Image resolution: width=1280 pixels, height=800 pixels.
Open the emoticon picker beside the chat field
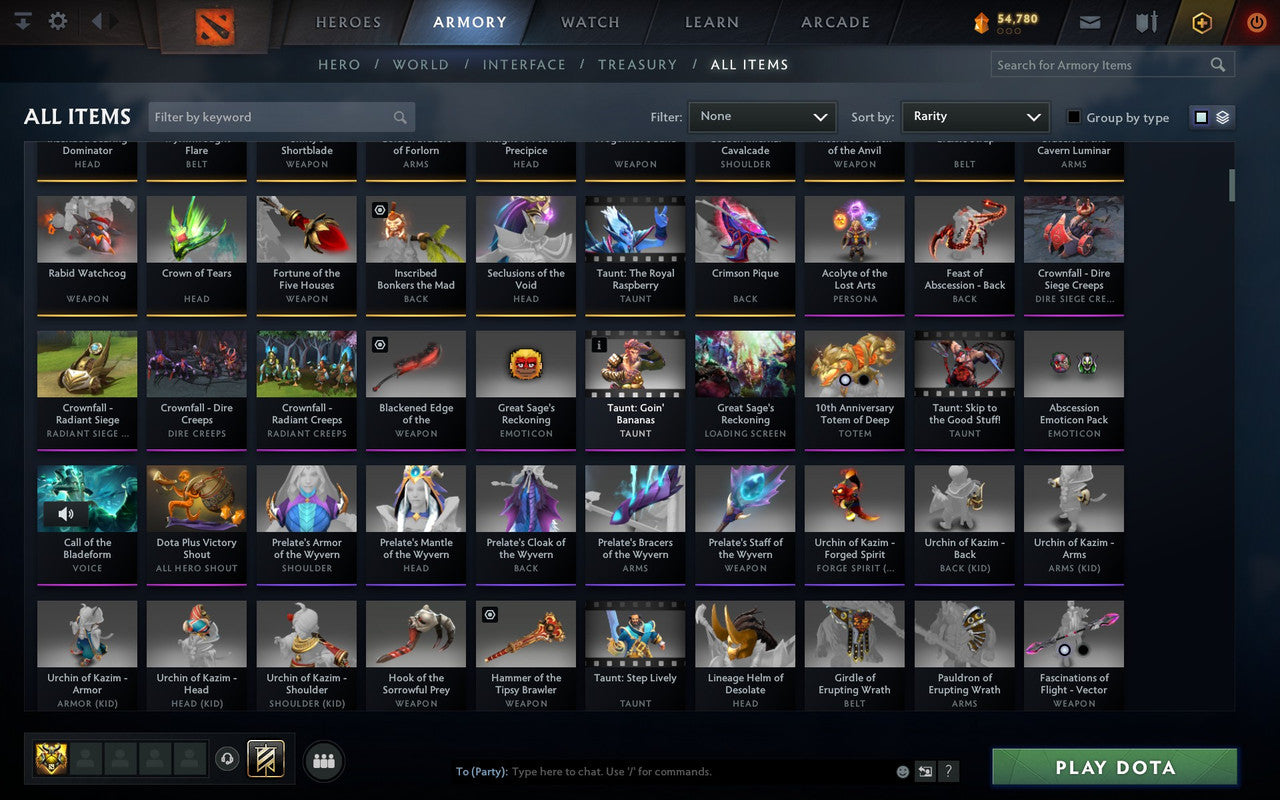(x=901, y=771)
